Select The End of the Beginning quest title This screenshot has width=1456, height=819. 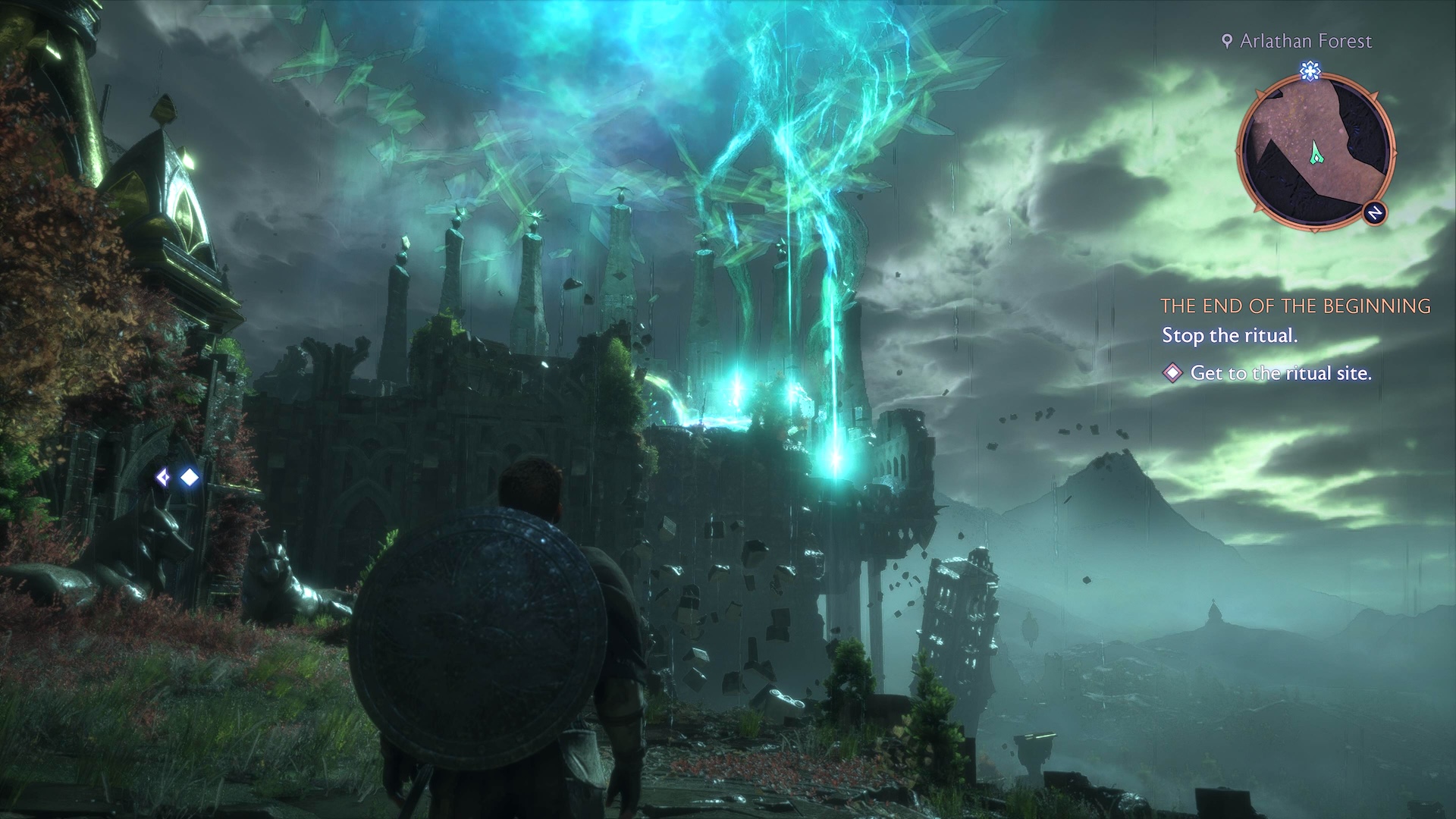1295,306
